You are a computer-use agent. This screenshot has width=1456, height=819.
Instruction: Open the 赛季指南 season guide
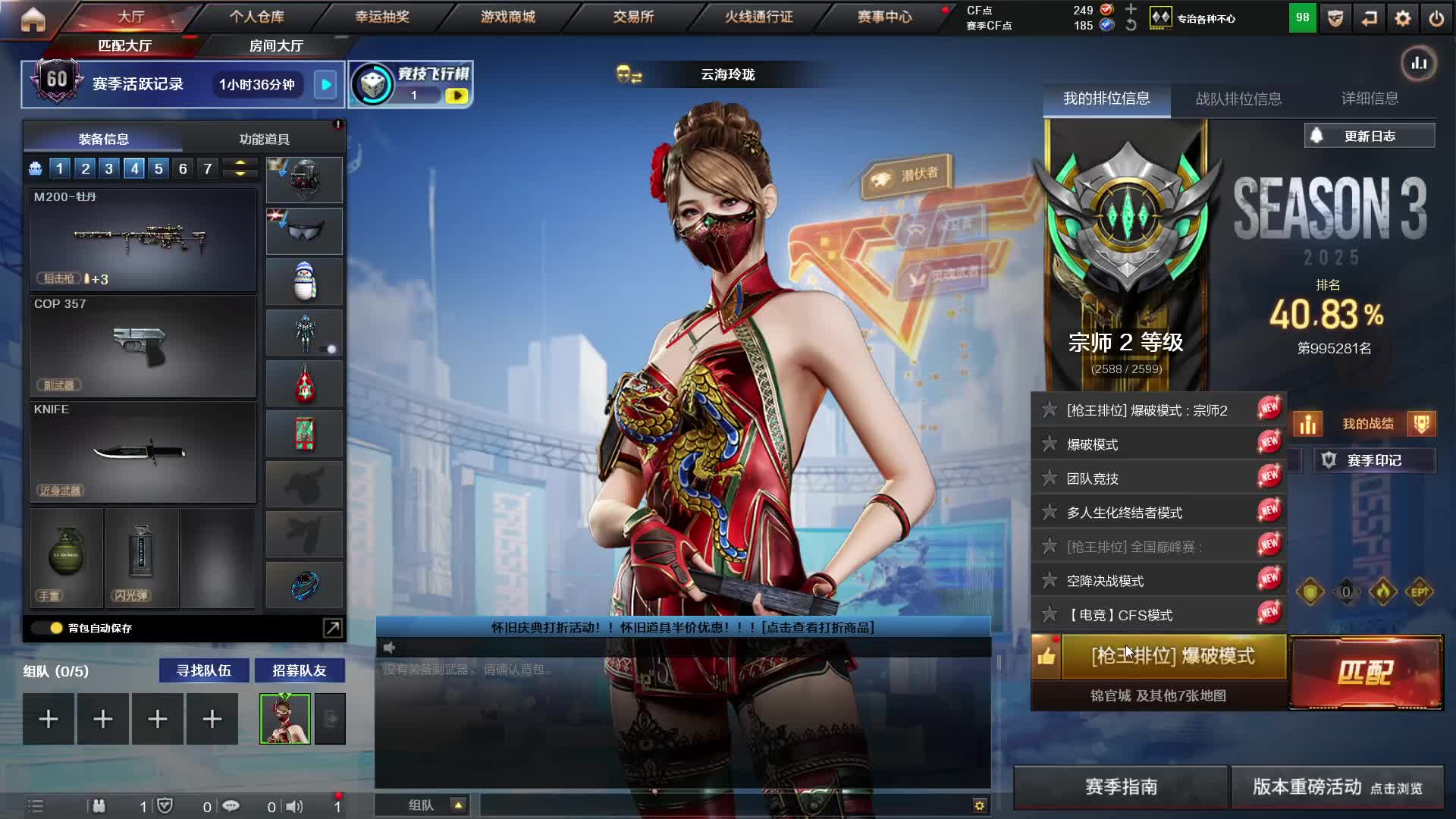pos(1121,787)
